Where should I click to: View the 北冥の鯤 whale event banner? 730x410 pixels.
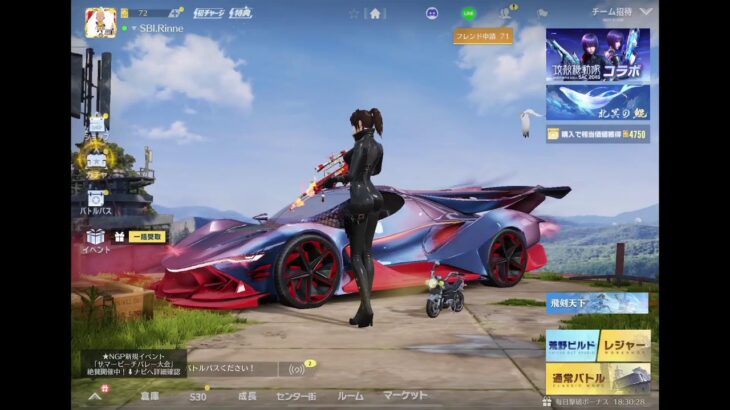click(x=597, y=102)
